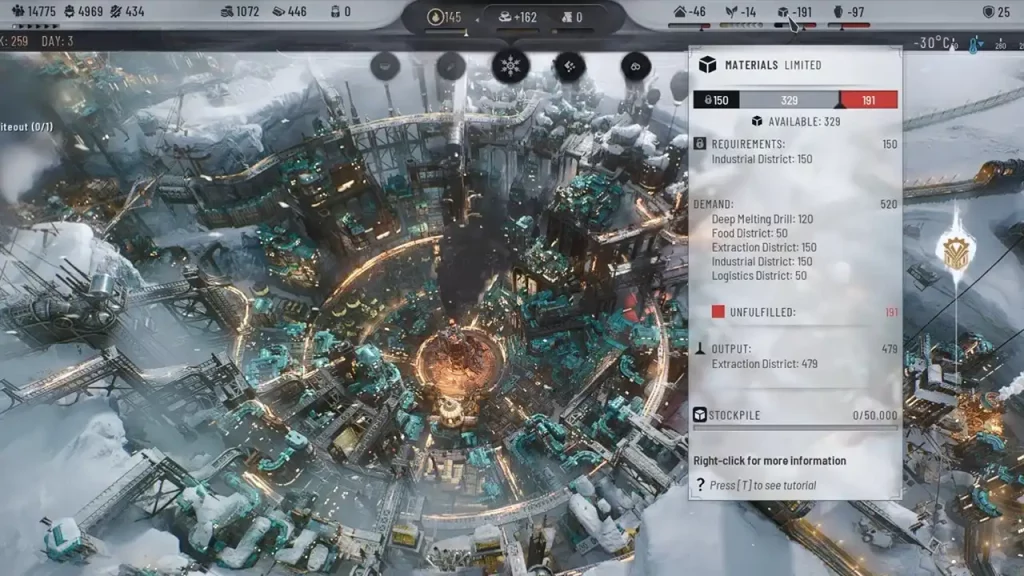Click the dimmed round button with slash icon

[x=451, y=67]
